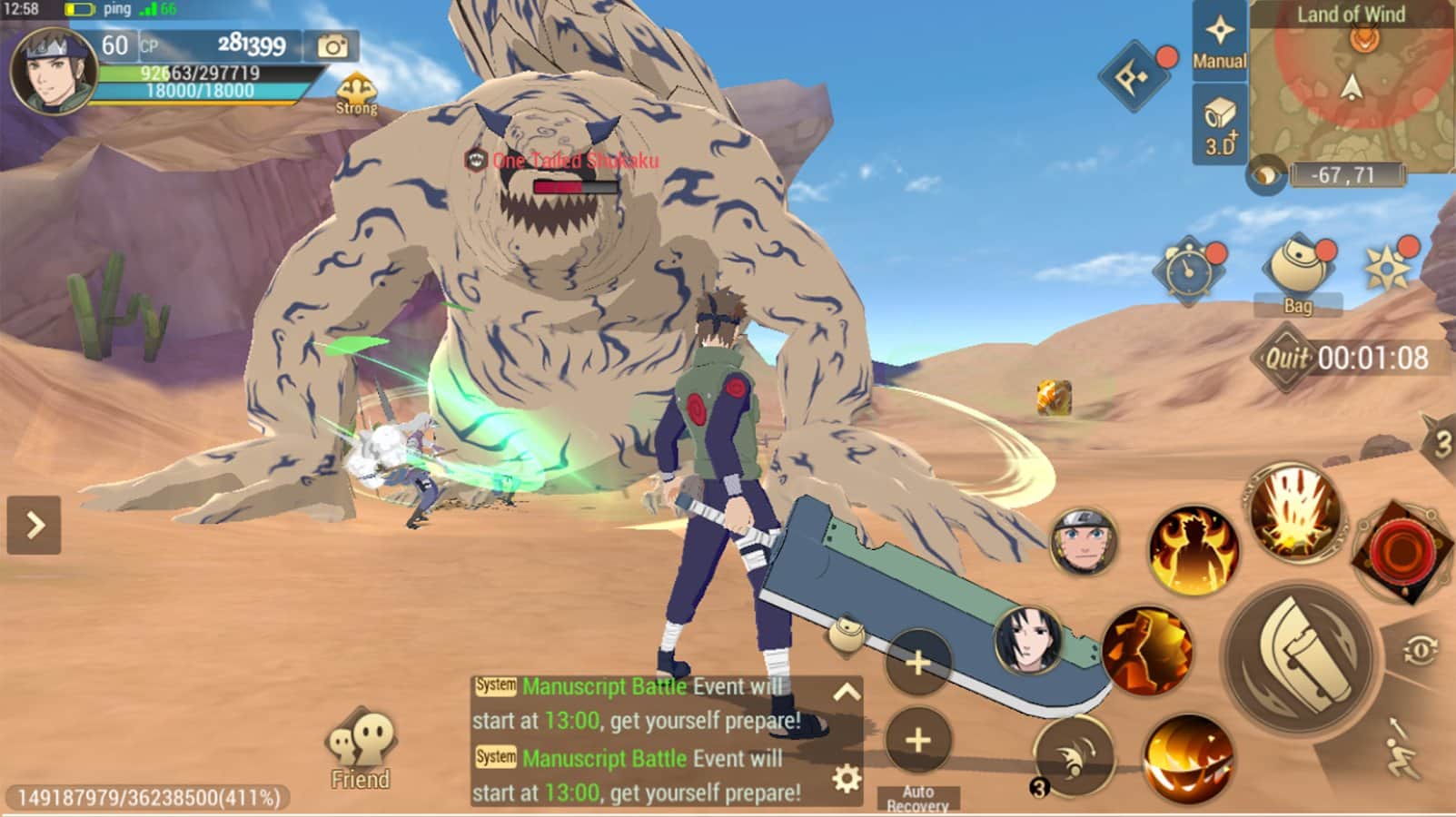Open chat settings gear
The width and height of the screenshot is (1456, 817).
point(846,778)
